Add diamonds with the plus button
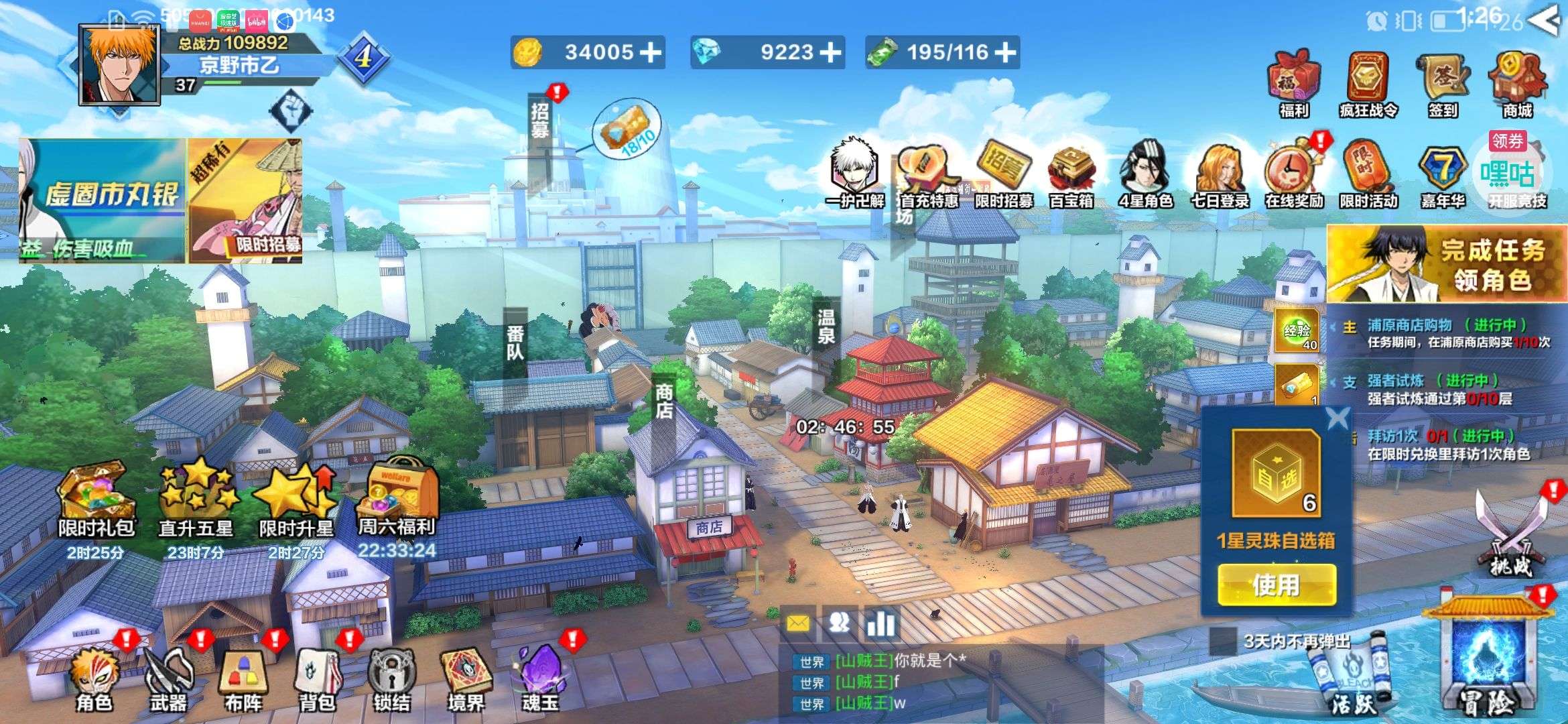This screenshot has width=1568, height=724. click(x=830, y=52)
